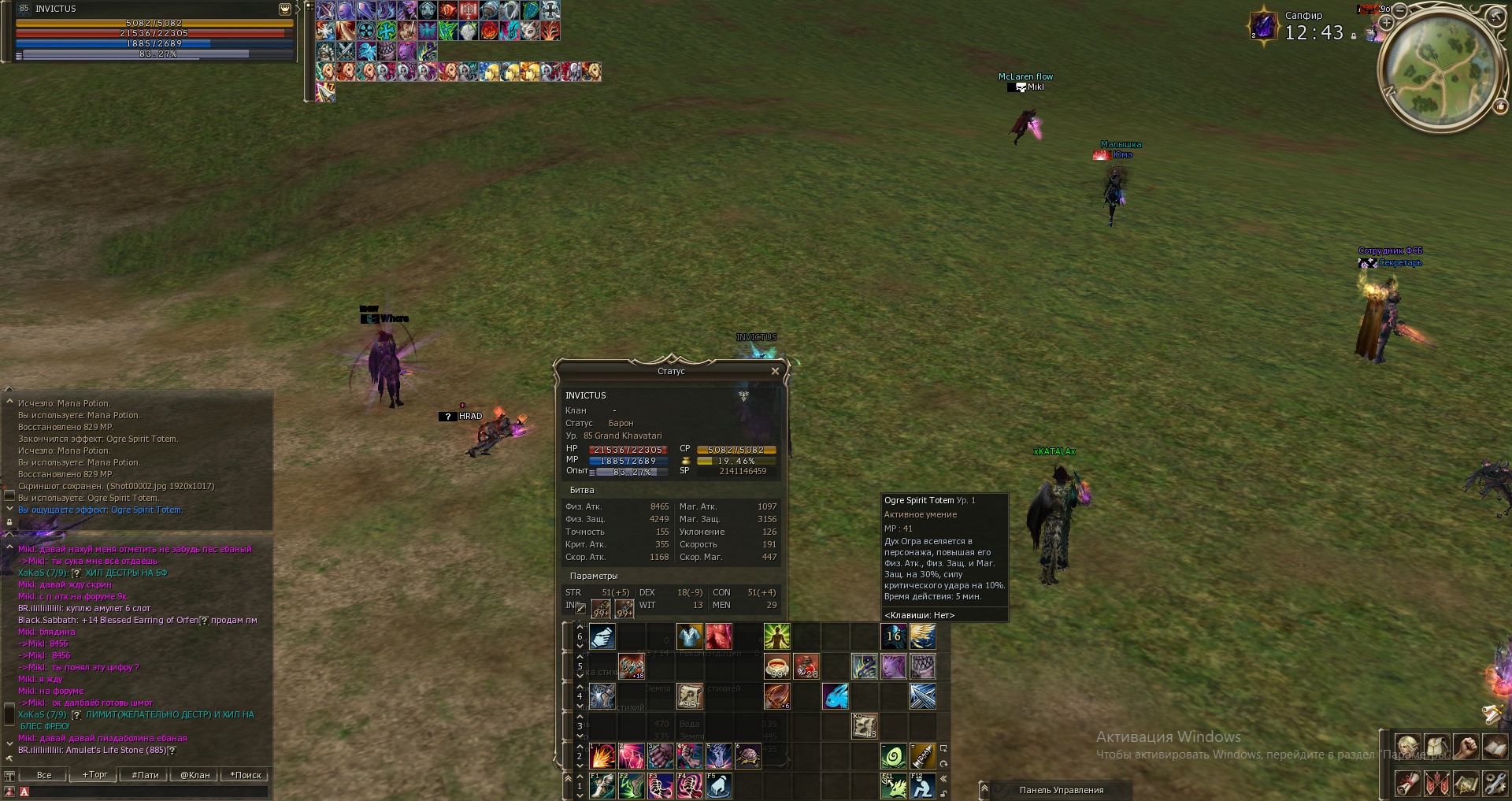1512x801 pixels.
Task: Open the quest scroll icon
Action: (1407, 783)
